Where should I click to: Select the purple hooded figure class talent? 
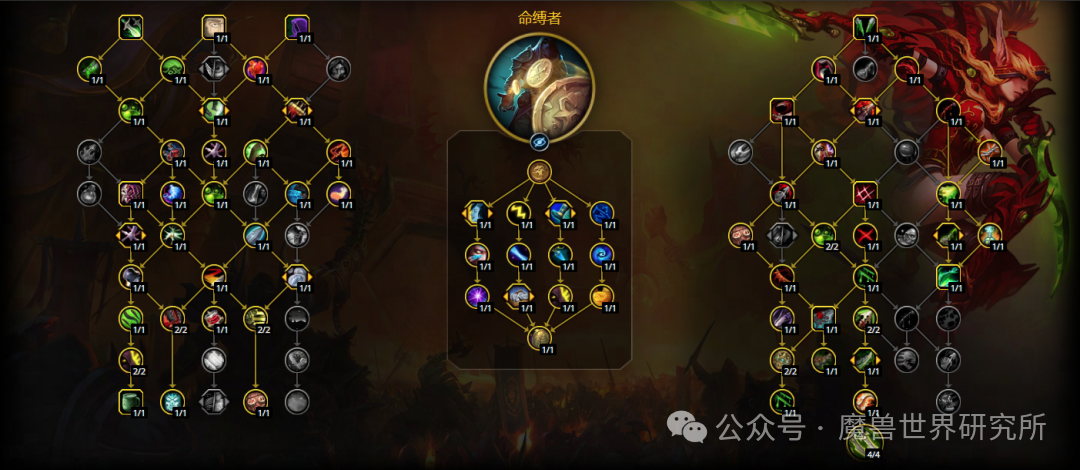(x=297, y=27)
